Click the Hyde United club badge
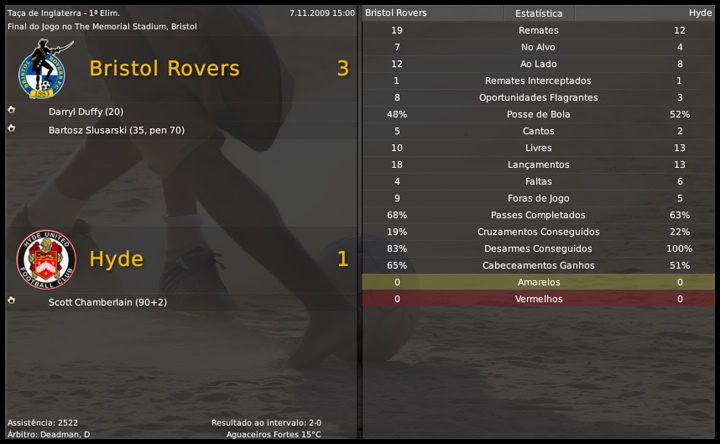This screenshot has width=720, height=444. point(40,260)
